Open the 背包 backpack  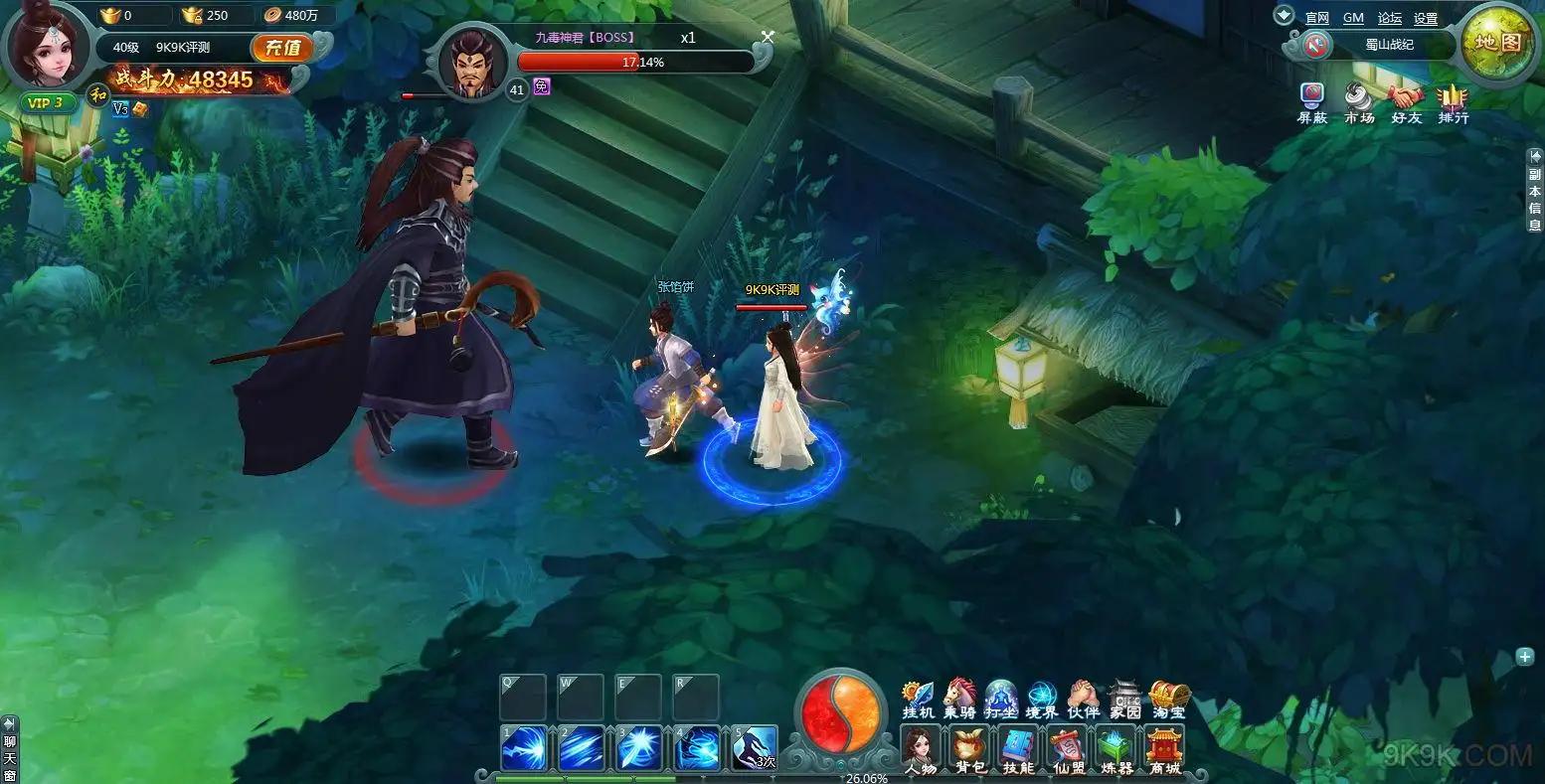tap(967, 748)
